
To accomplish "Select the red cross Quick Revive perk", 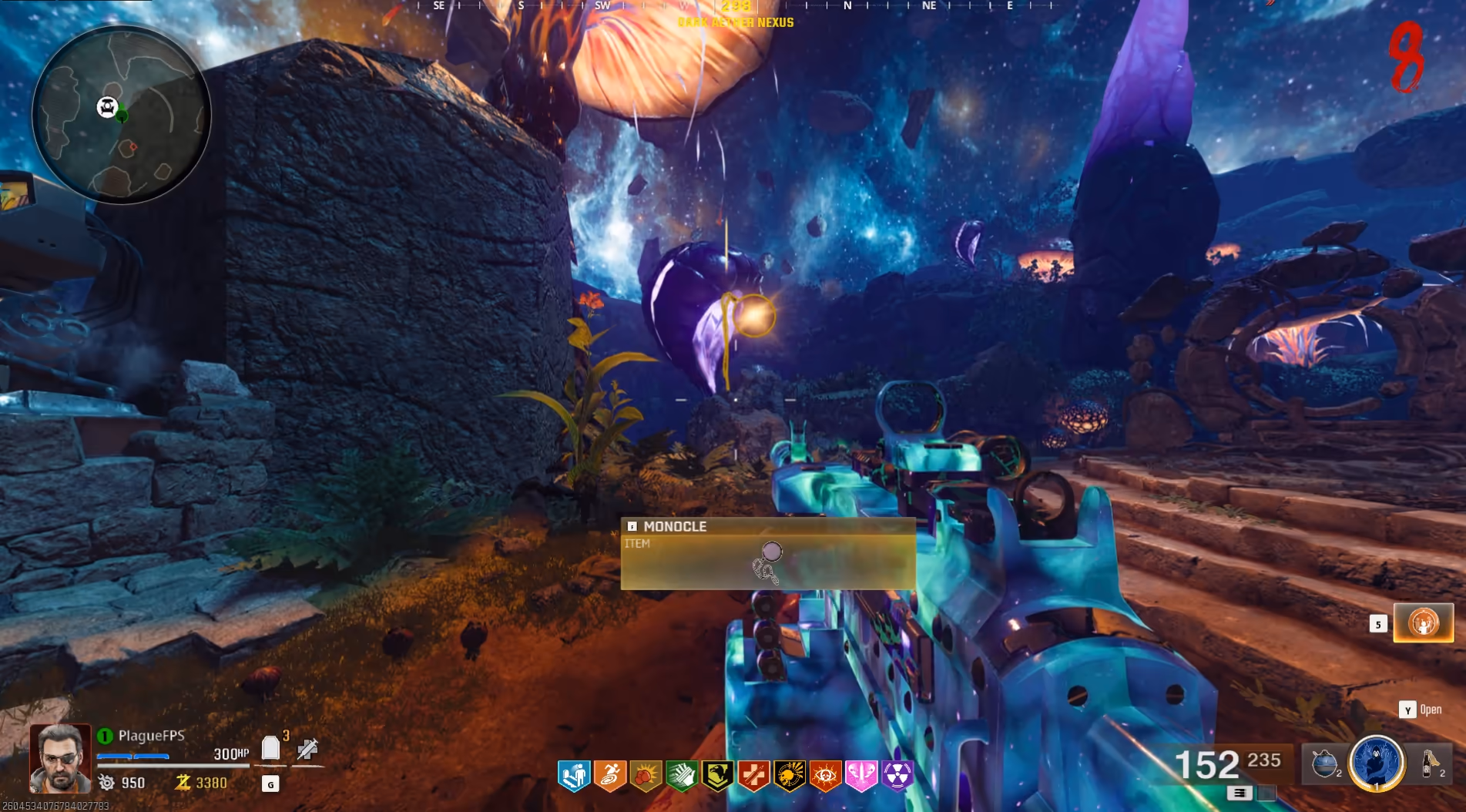I will (753, 776).
